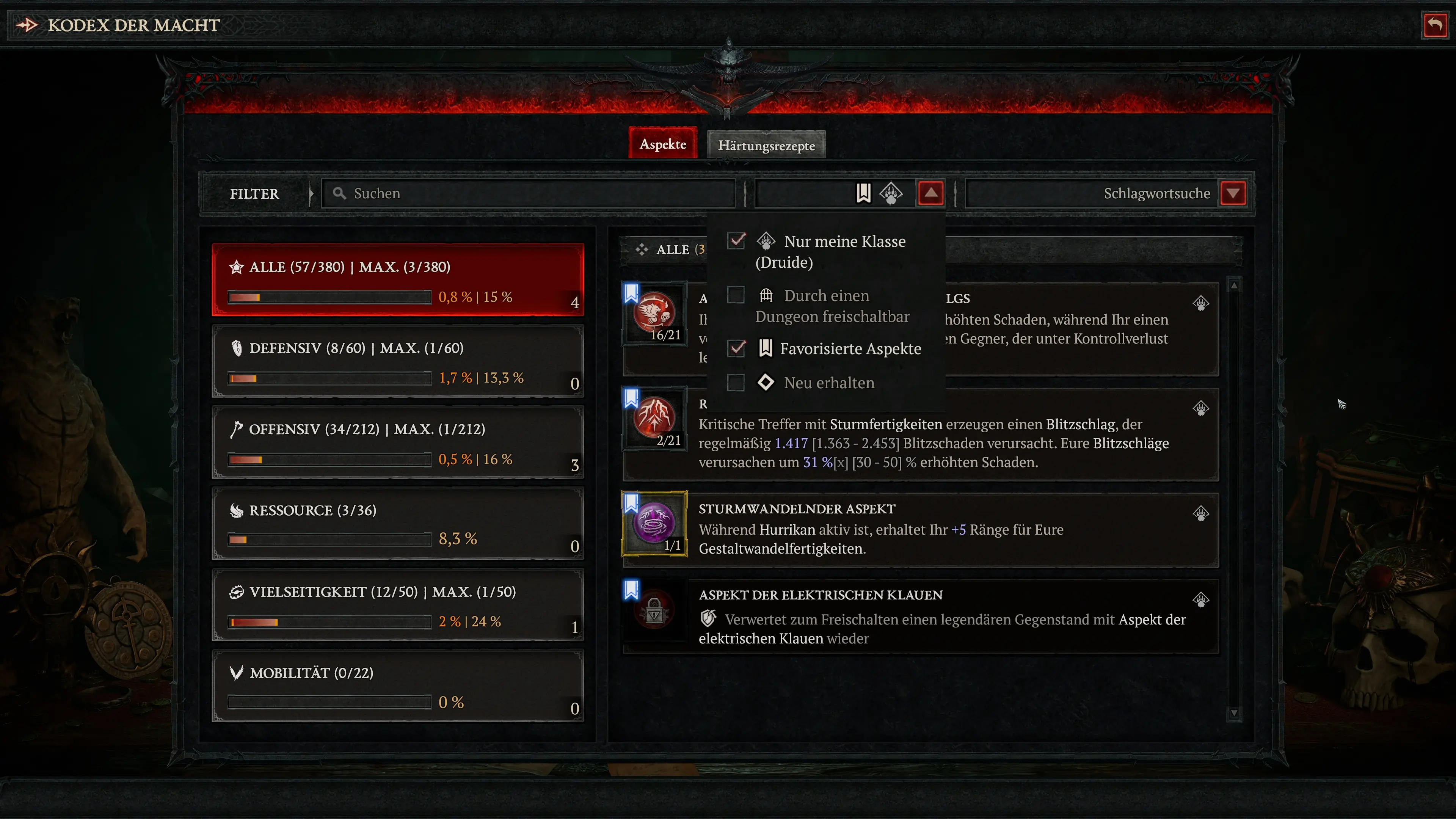Click the back arrow icon in the top right corner
This screenshot has width=1456, height=819.
coord(1434,24)
